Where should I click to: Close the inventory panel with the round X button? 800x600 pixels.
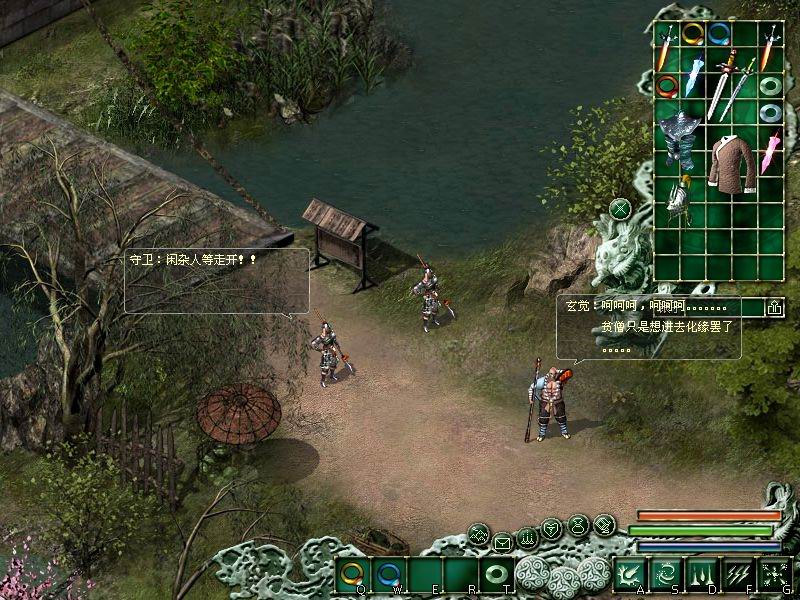[621, 209]
